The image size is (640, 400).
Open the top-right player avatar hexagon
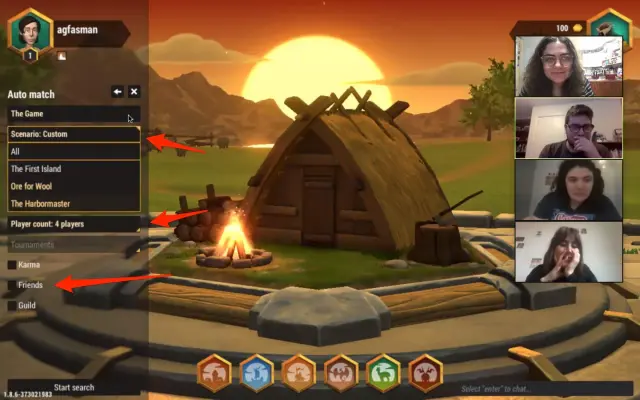608,25
